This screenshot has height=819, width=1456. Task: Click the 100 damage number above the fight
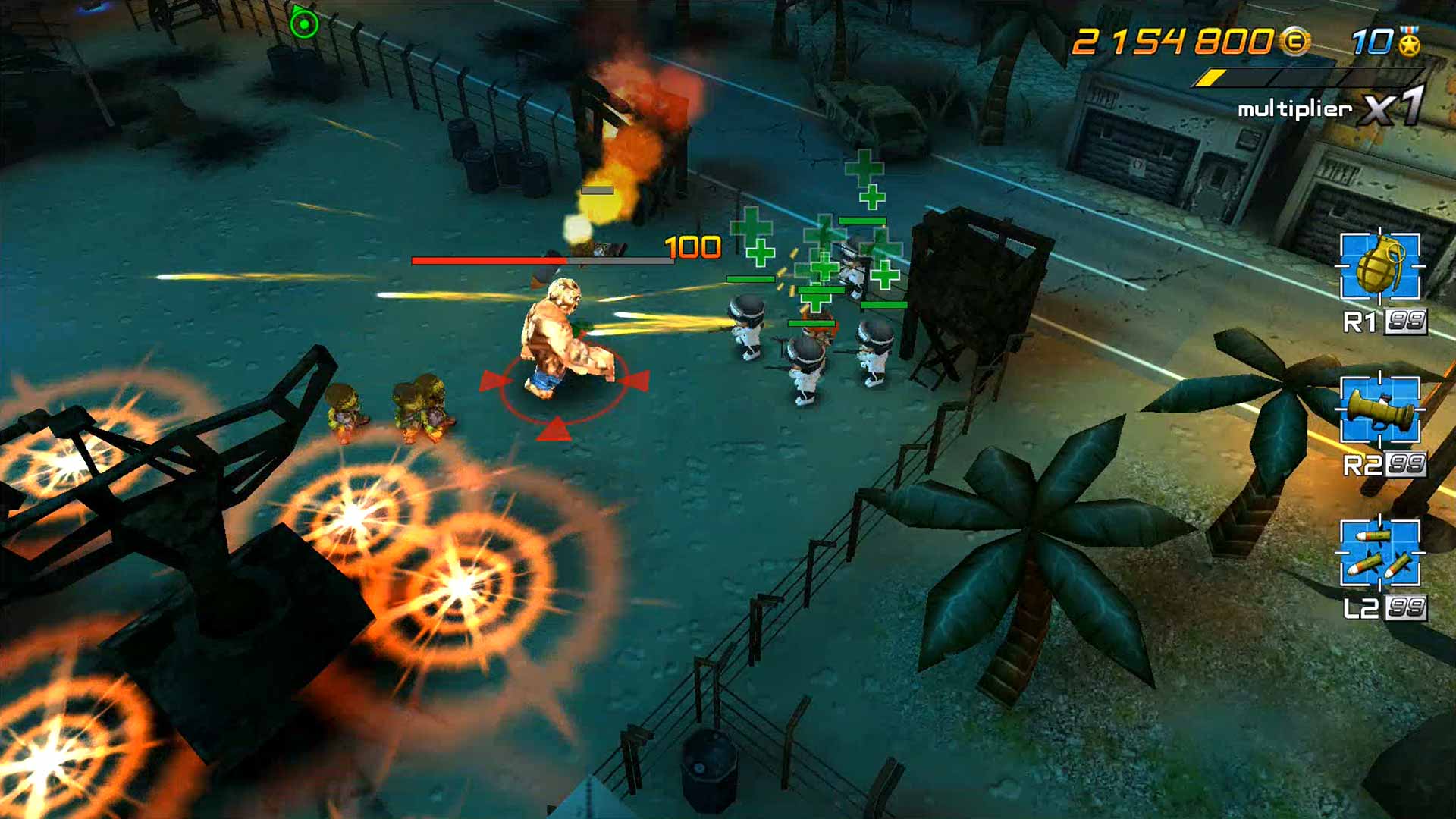click(x=691, y=246)
